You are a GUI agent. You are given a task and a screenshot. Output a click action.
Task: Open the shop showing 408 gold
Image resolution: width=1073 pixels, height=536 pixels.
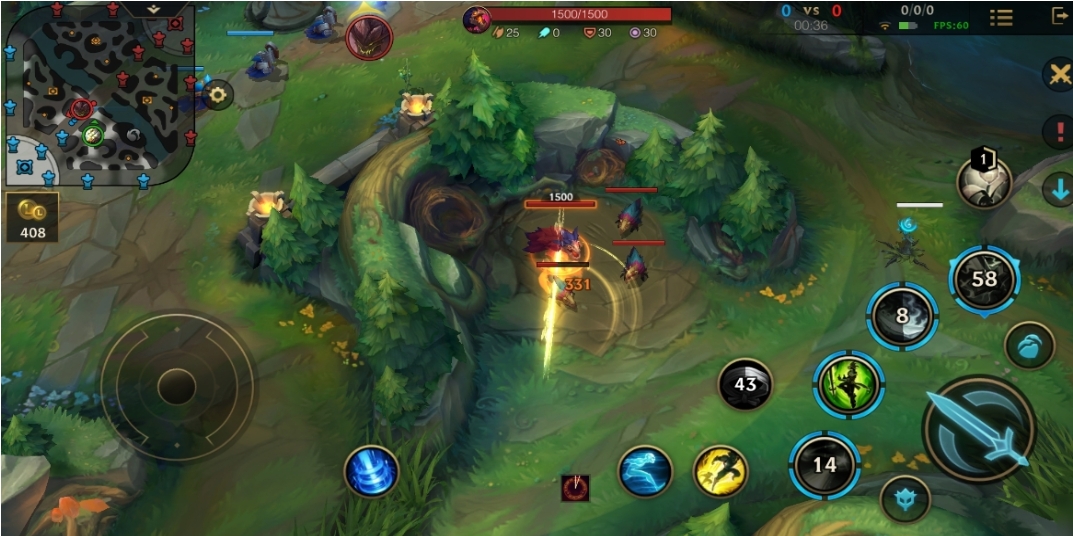tap(32, 217)
